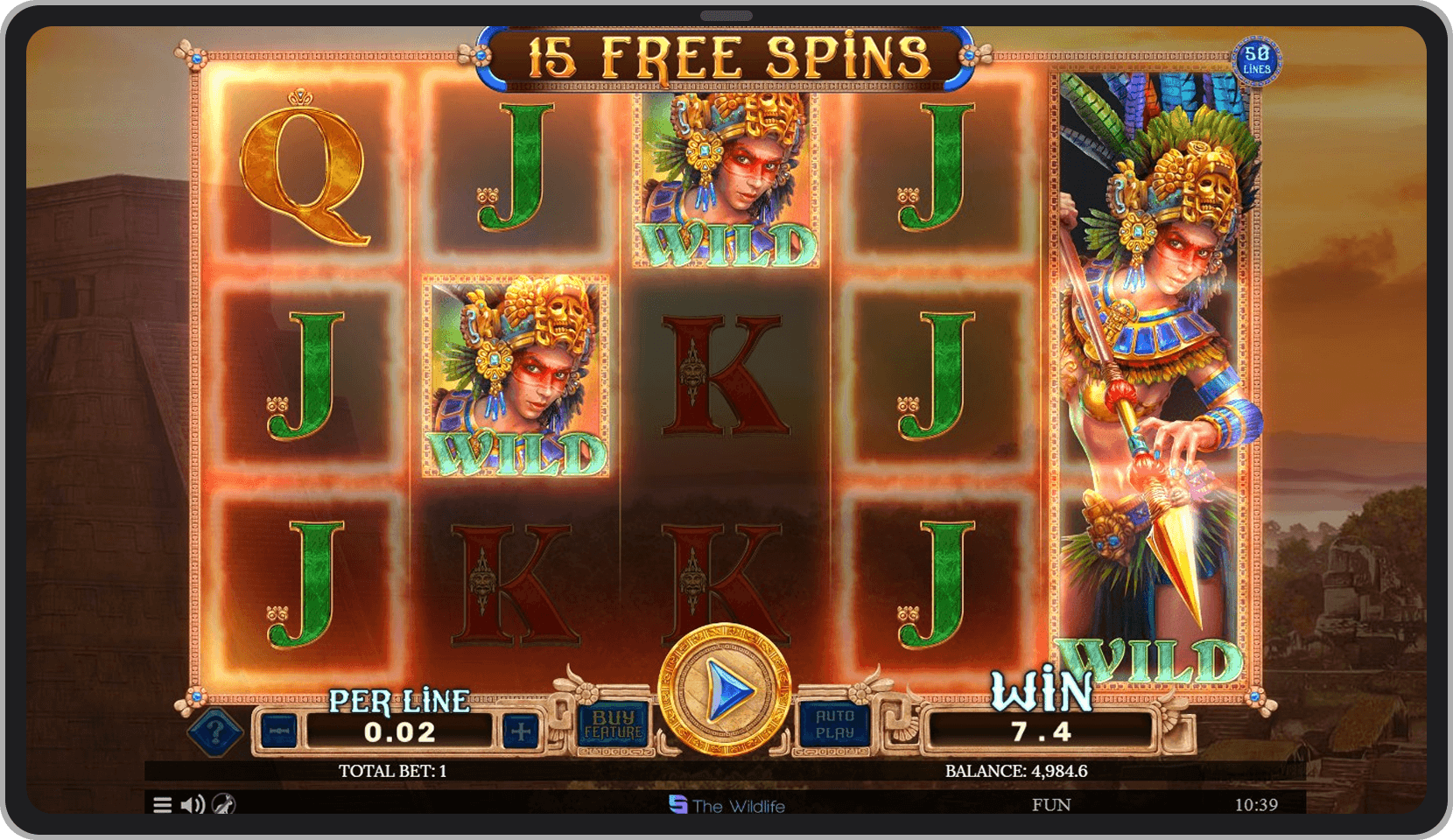Click the golden Q symbol on reel one
This screenshot has height=840, width=1453.
(300, 175)
